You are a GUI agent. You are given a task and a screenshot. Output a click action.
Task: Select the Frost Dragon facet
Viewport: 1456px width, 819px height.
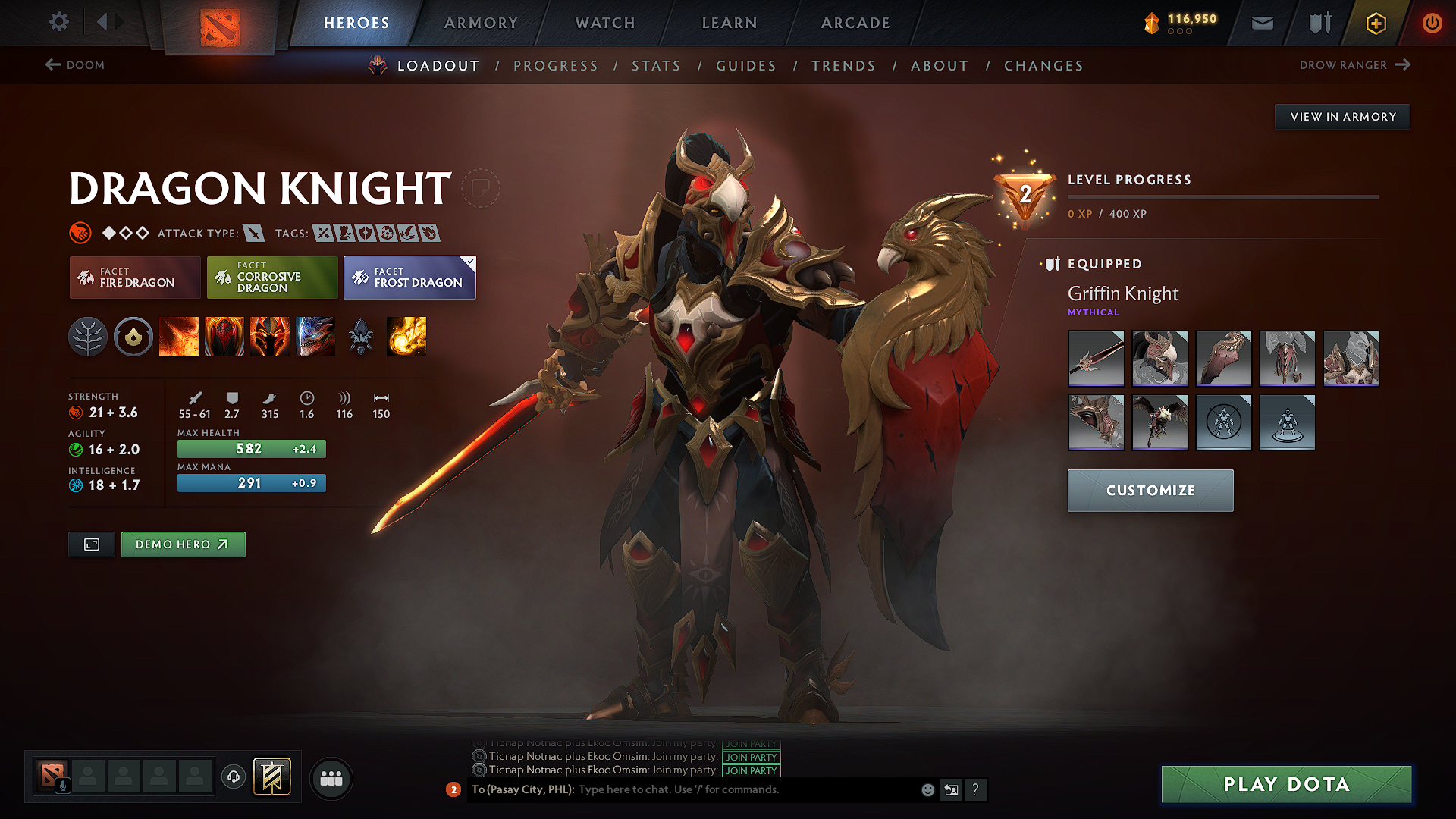coord(409,278)
